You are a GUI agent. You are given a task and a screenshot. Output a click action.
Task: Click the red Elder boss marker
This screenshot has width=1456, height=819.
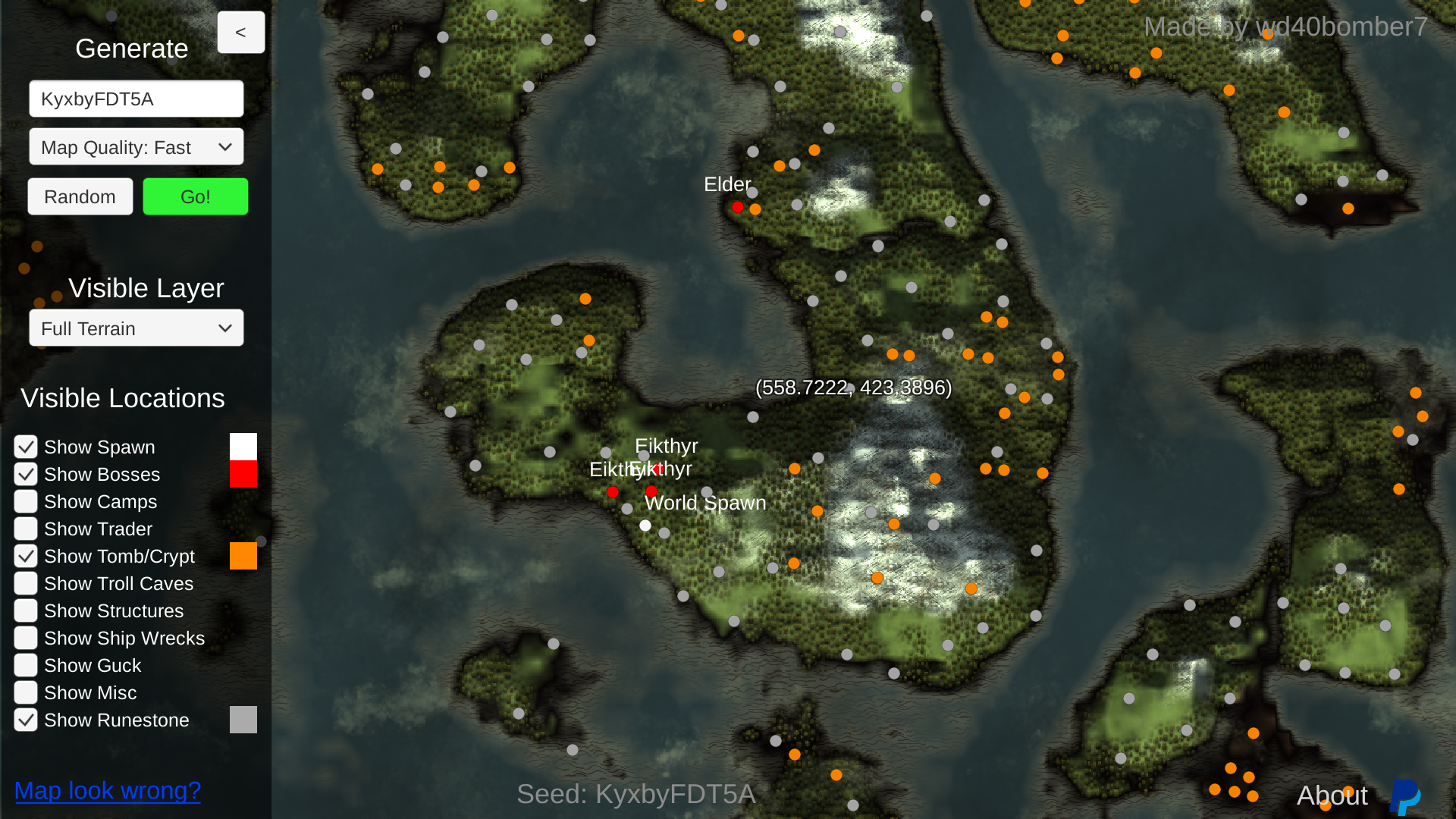click(x=738, y=206)
